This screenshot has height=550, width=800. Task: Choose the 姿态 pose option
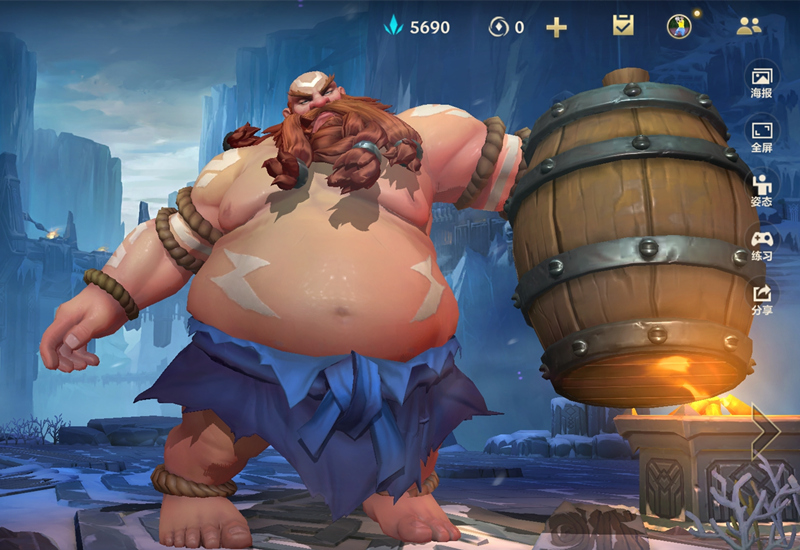[x=762, y=190]
